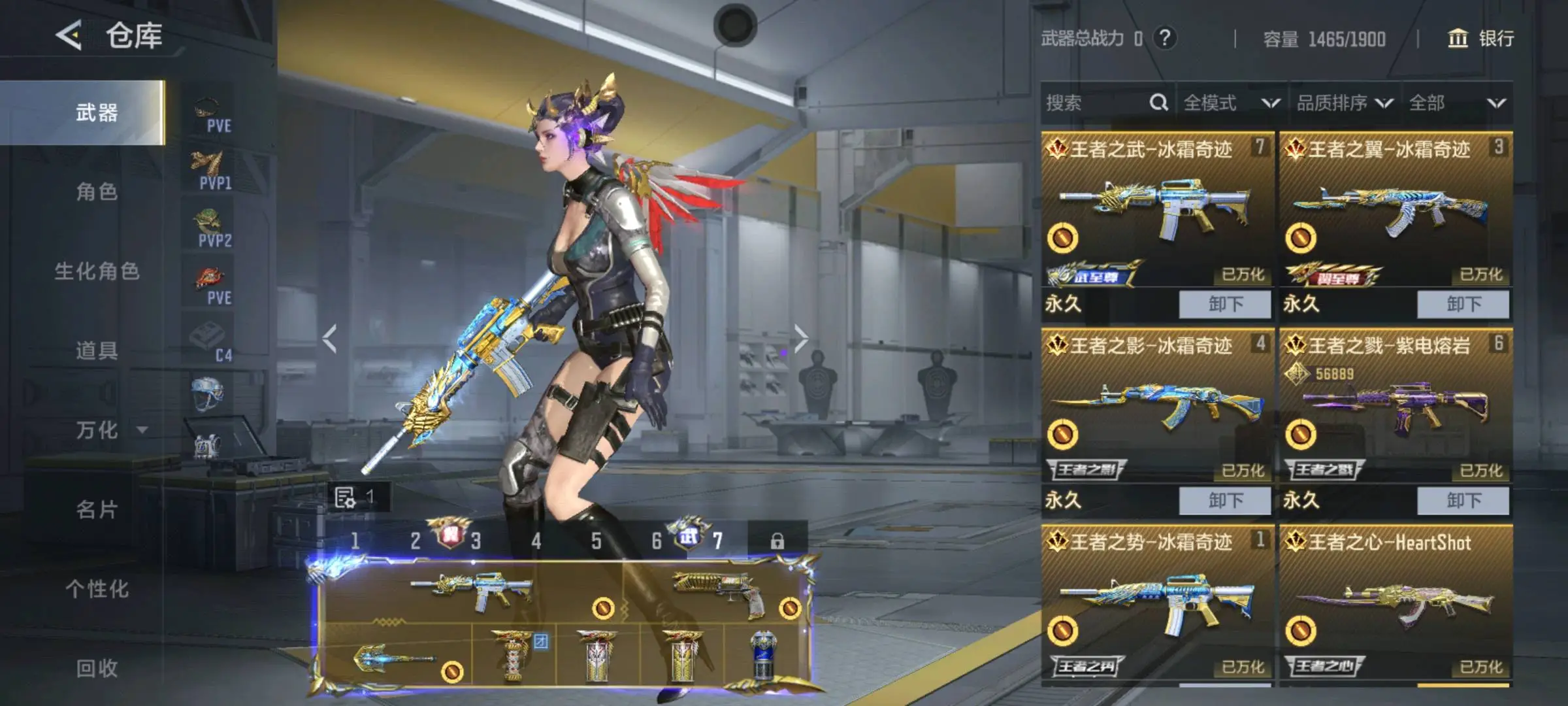Open the 全部 filter dropdown
This screenshot has width=1568, height=706.
pyautogui.click(x=1456, y=103)
